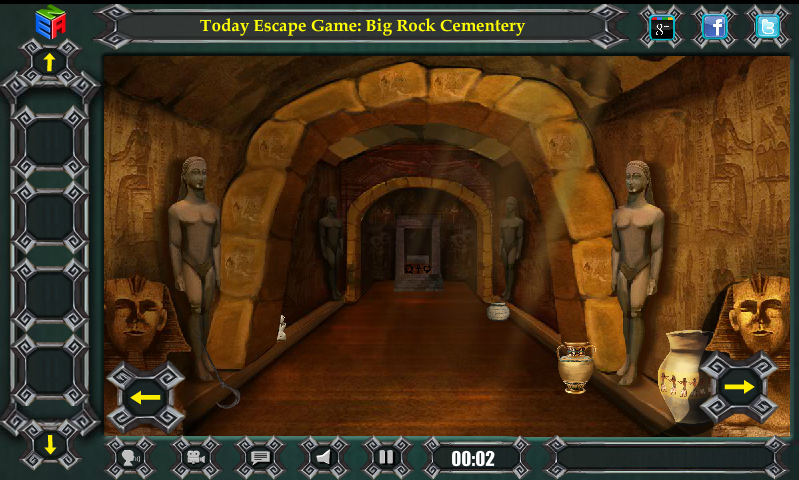This screenshot has height=480, width=799.
Task: Open the Facebook page link
Action: pos(714,27)
